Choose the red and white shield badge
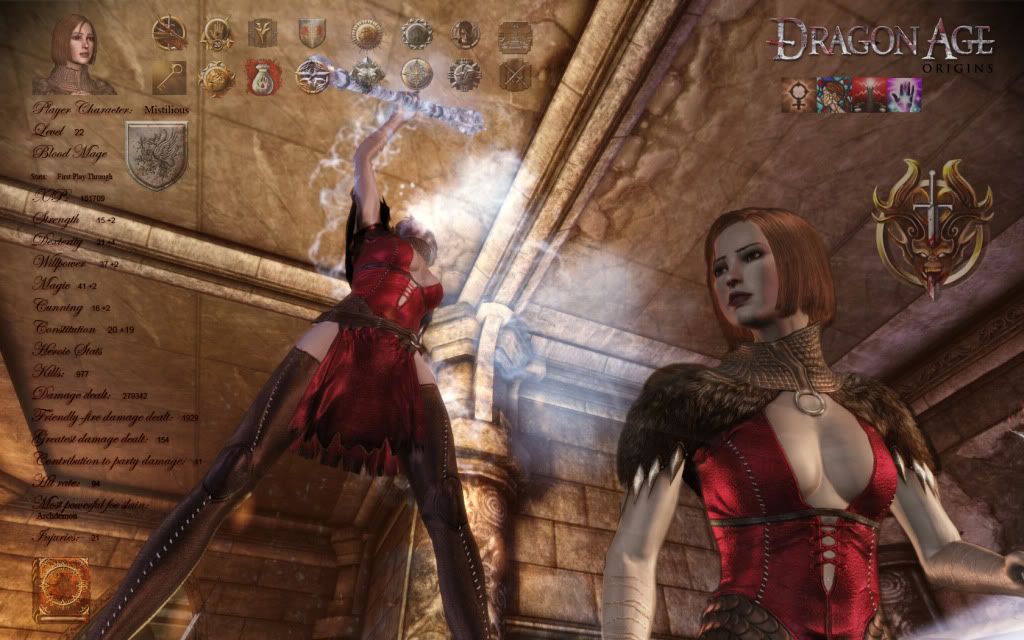Image resolution: width=1024 pixels, height=640 pixels. point(312,33)
